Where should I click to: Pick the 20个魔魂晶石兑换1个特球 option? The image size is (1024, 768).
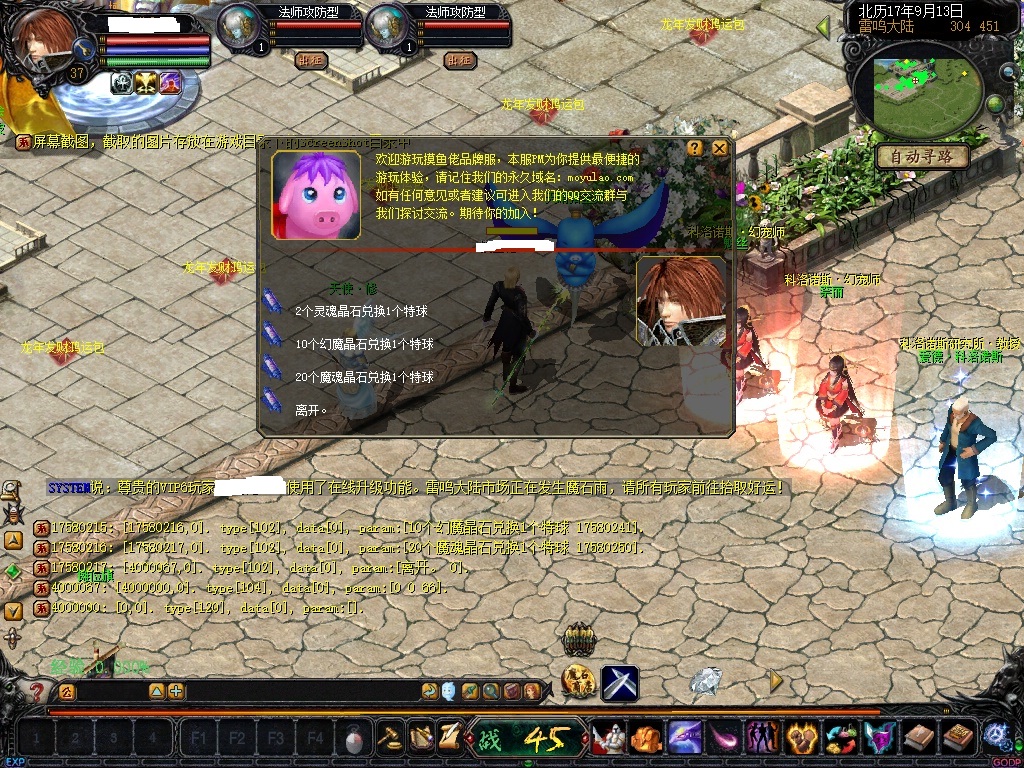(x=364, y=377)
